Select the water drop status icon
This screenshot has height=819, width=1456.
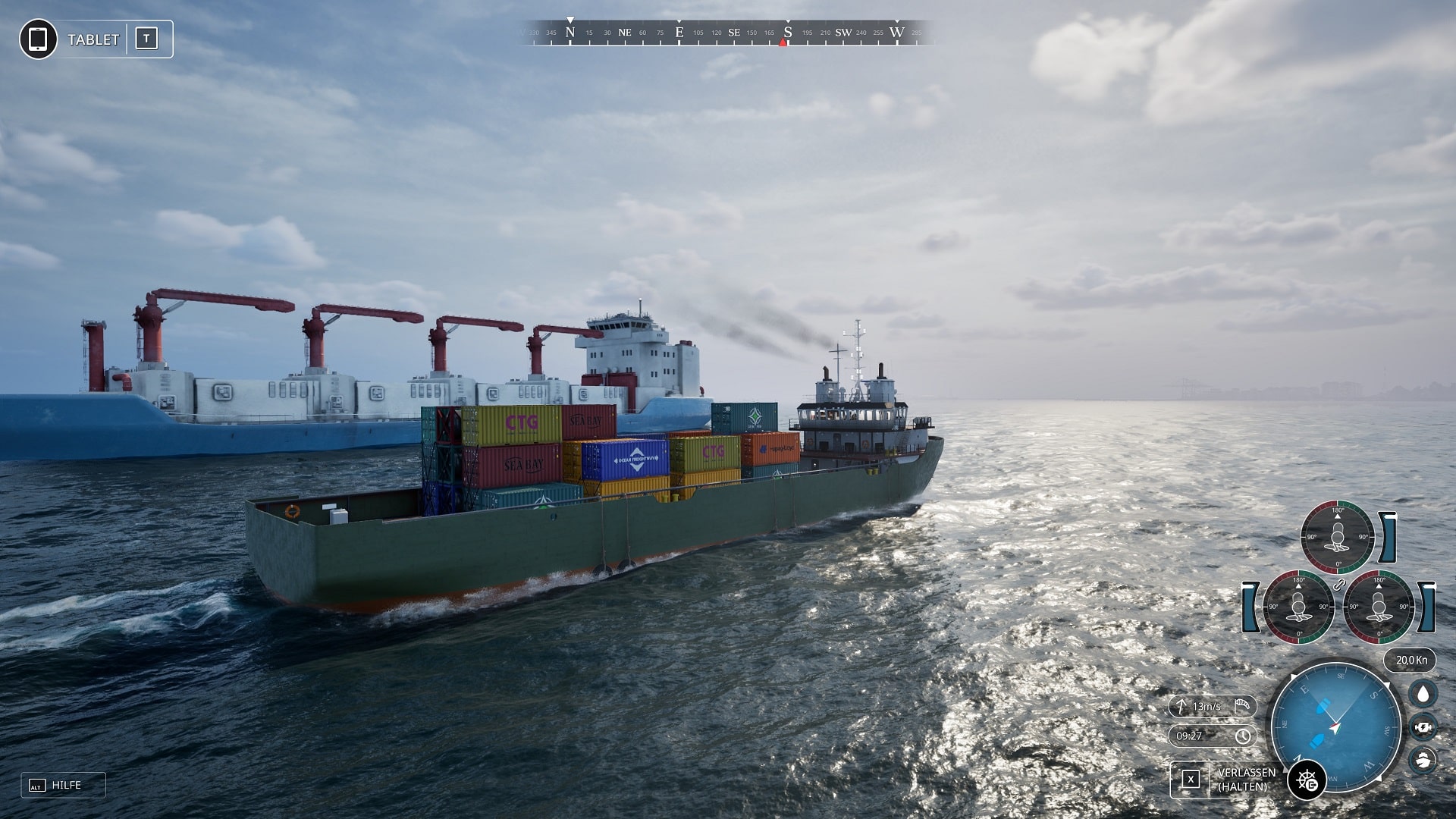click(x=1423, y=694)
